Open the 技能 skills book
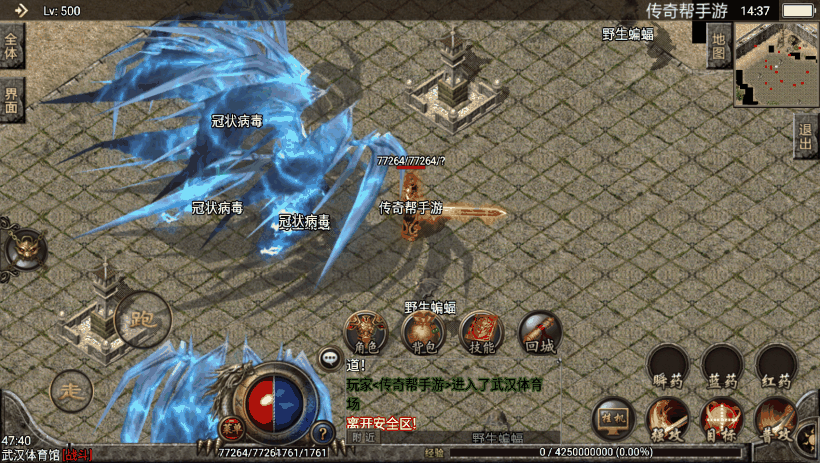The width and height of the screenshot is (820, 463). (x=481, y=332)
